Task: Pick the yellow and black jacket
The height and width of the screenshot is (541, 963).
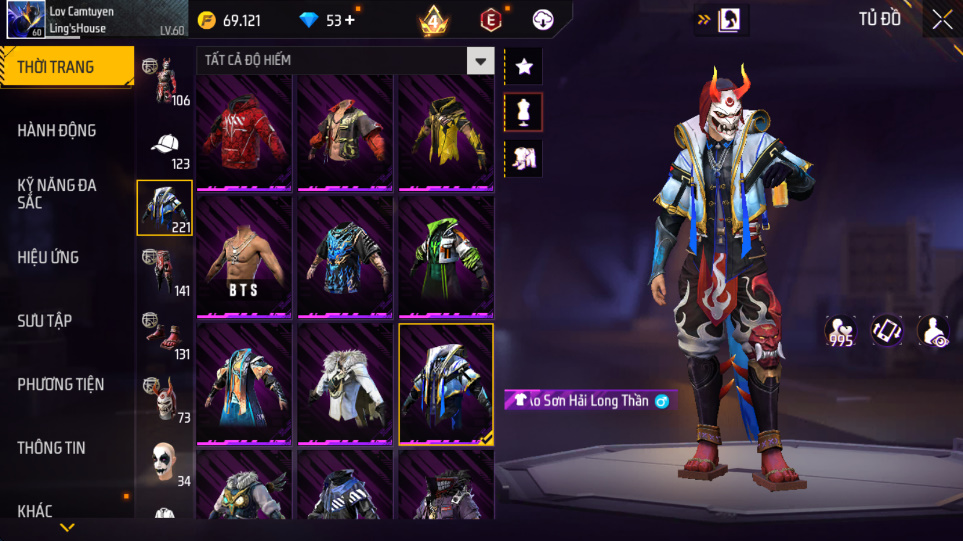Action: coord(446,132)
